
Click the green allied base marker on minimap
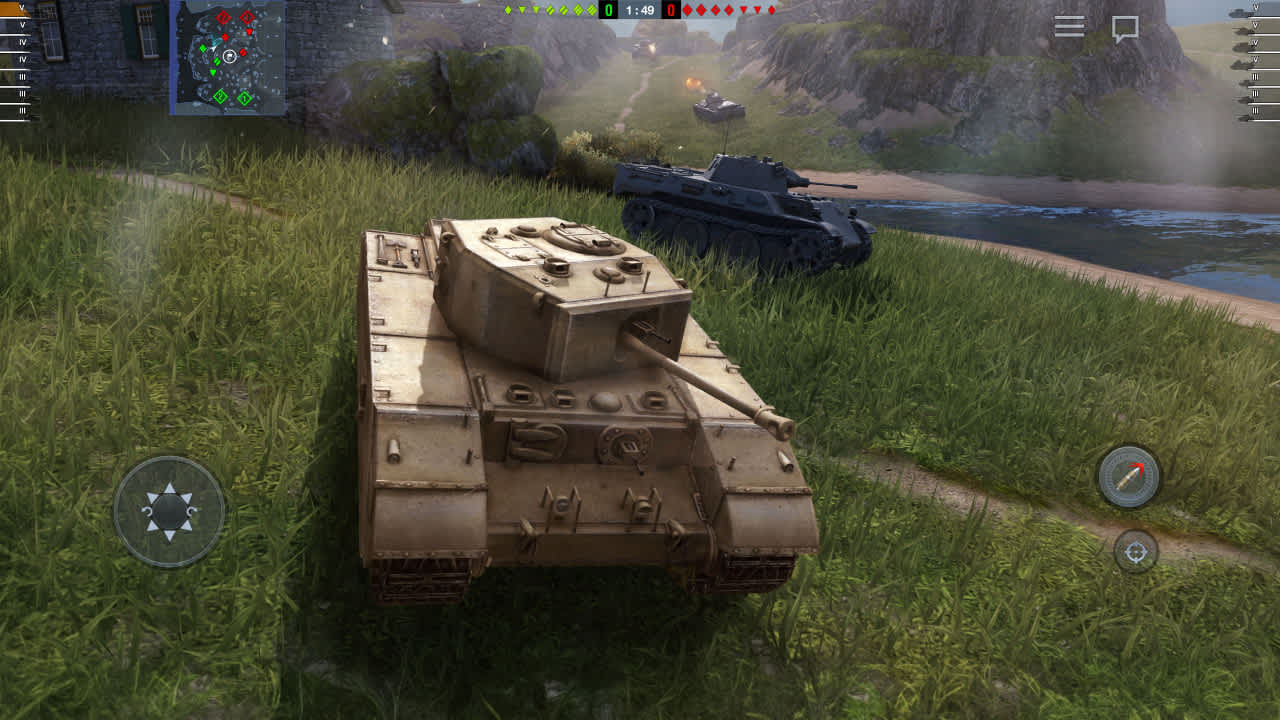[220, 97]
